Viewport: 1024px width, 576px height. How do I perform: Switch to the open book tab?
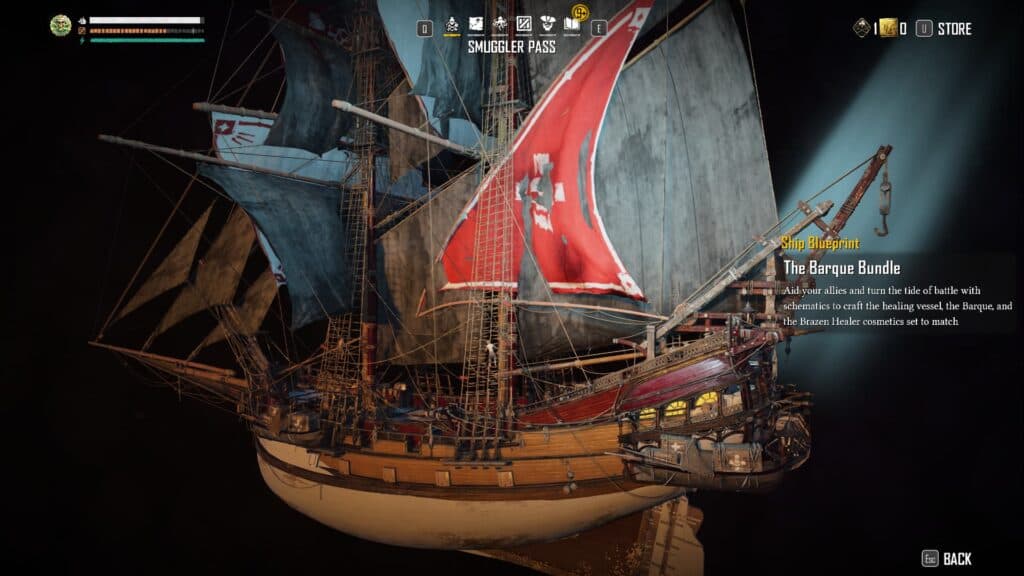[571, 24]
